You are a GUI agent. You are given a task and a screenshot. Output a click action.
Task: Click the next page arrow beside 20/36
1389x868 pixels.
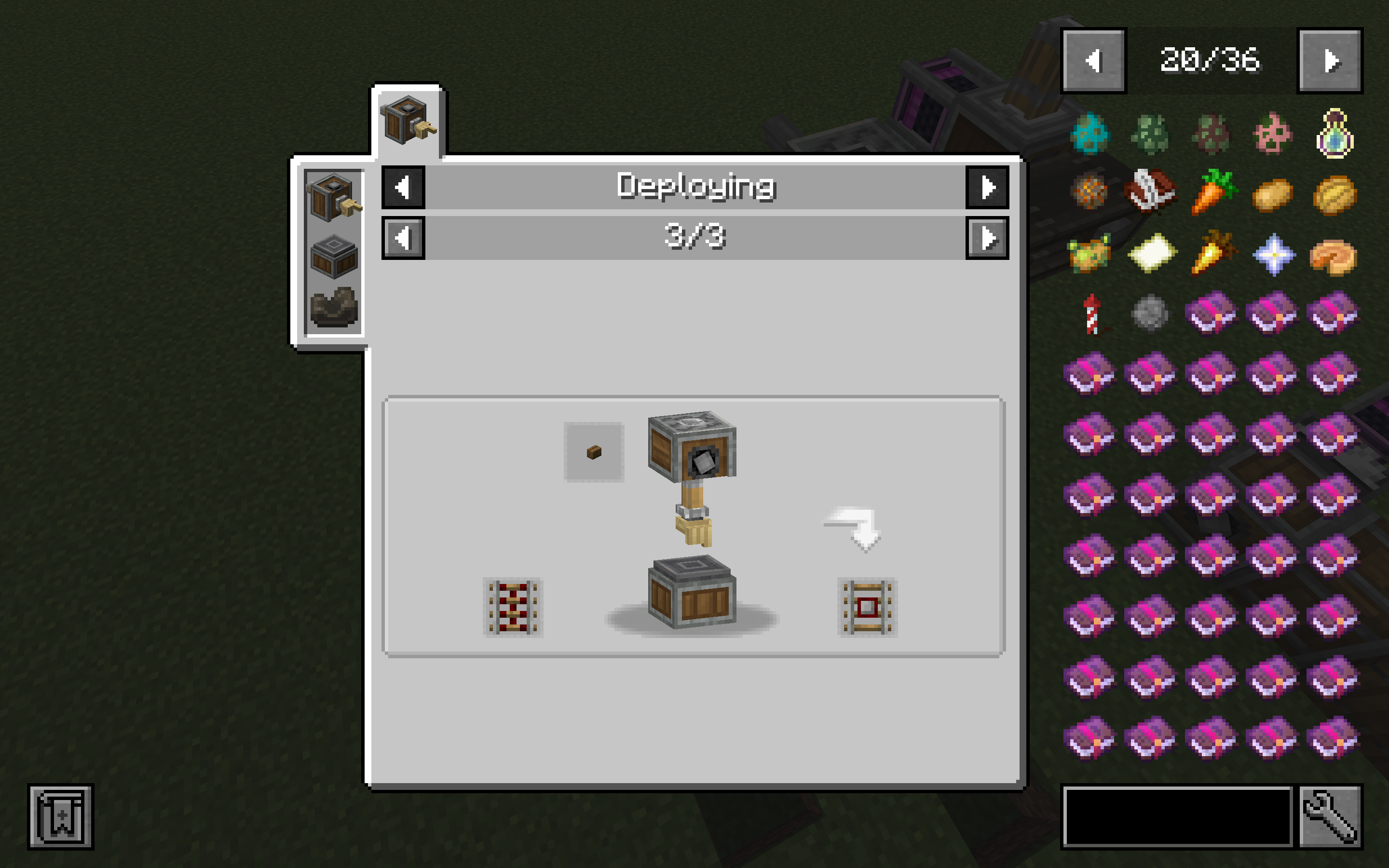coord(1330,61)
